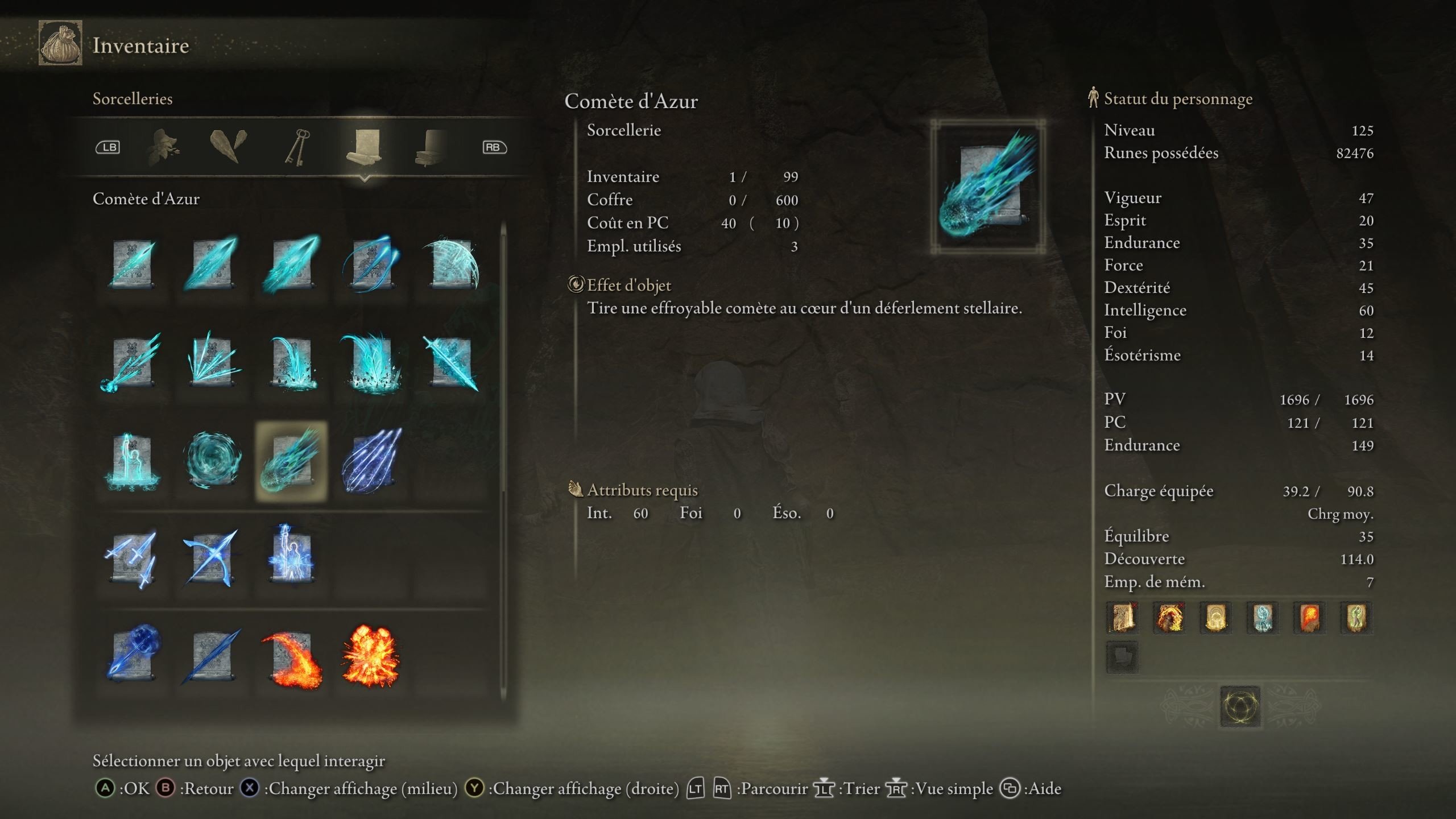Select the teal crescent arc sorcery

452,263
